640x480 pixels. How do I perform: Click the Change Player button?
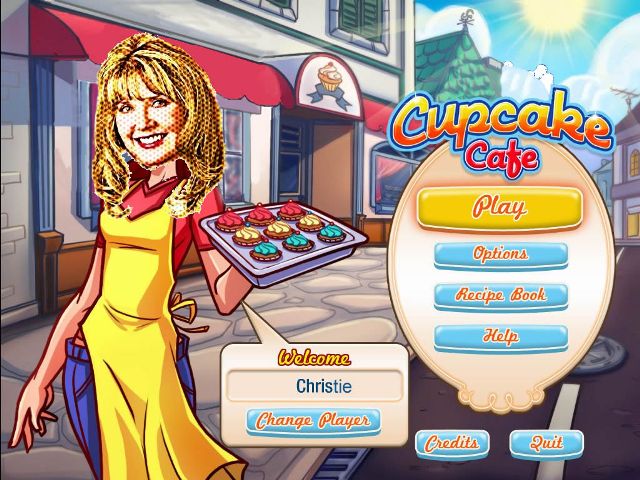point(313,420)
